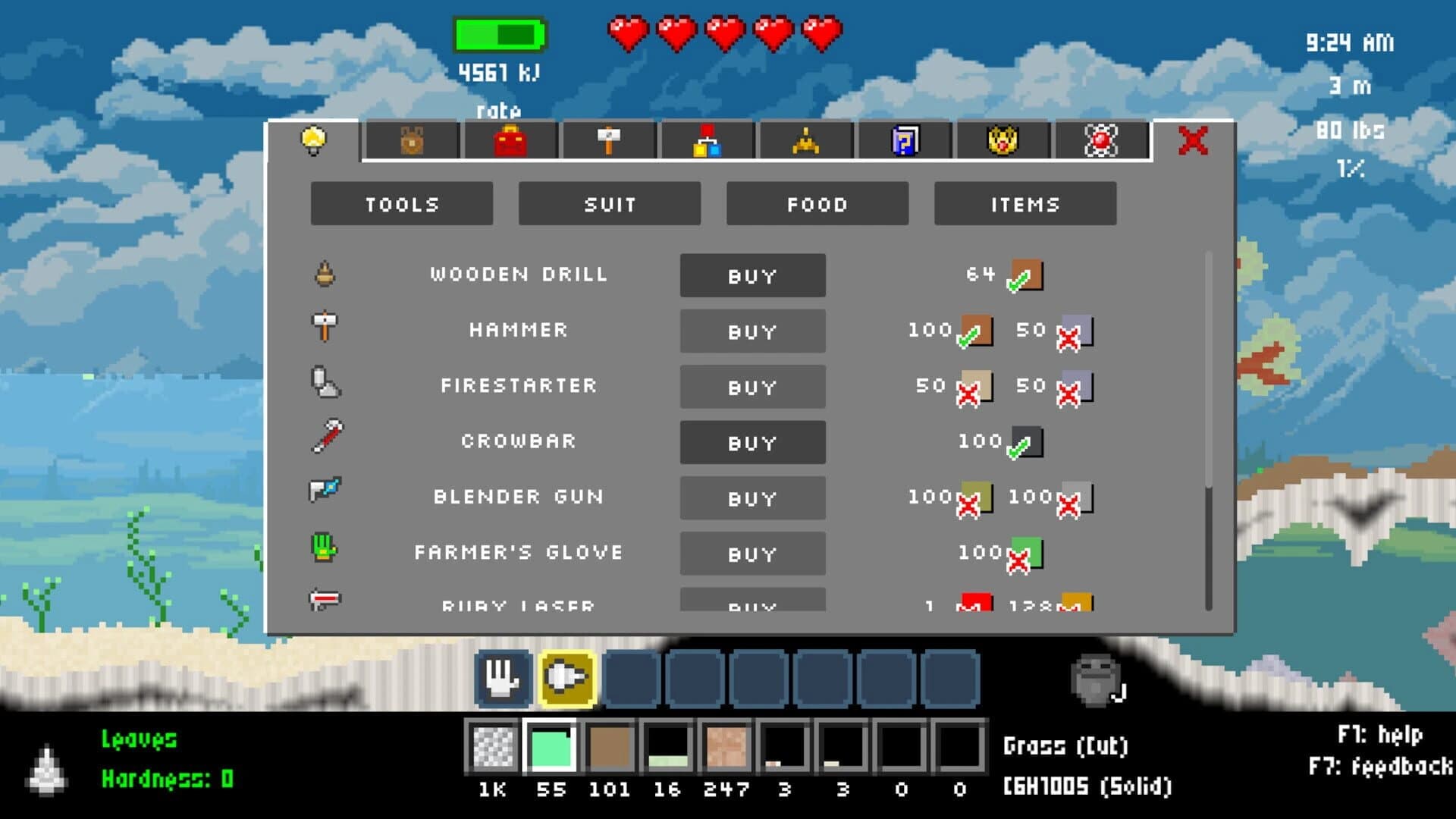Switch to the hammer crafting tab
Image resolution: width=1456 pixels, height=819 pixels.
[x=609, y=141]
